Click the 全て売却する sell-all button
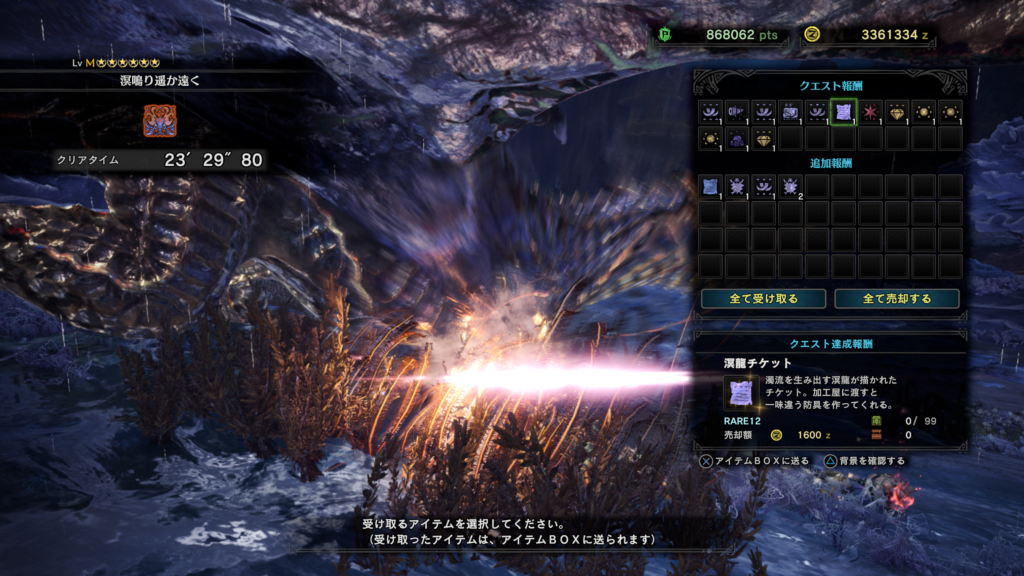 pos(897,299)
